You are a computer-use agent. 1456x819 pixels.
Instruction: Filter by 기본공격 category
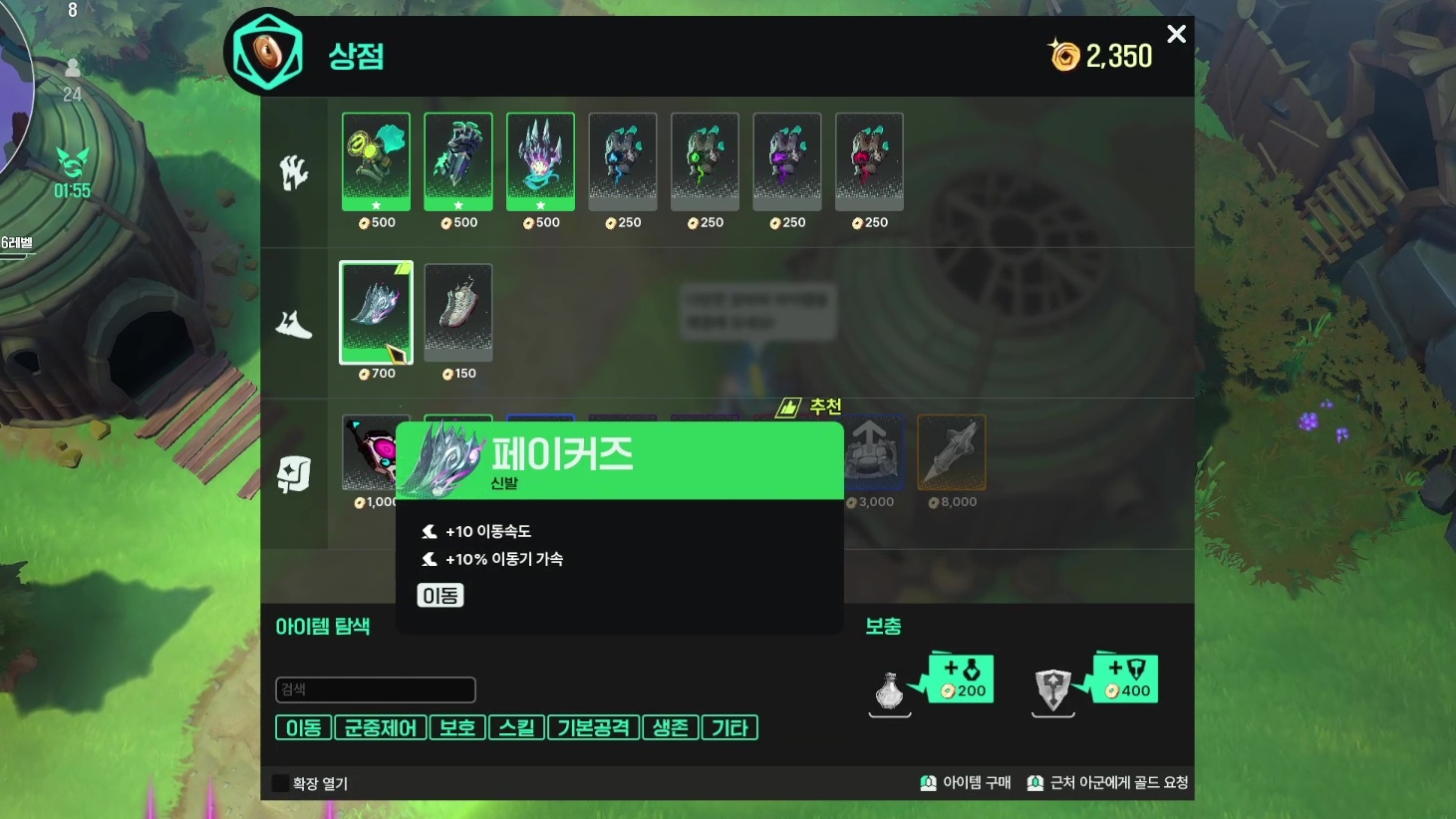tap(593, 728)
